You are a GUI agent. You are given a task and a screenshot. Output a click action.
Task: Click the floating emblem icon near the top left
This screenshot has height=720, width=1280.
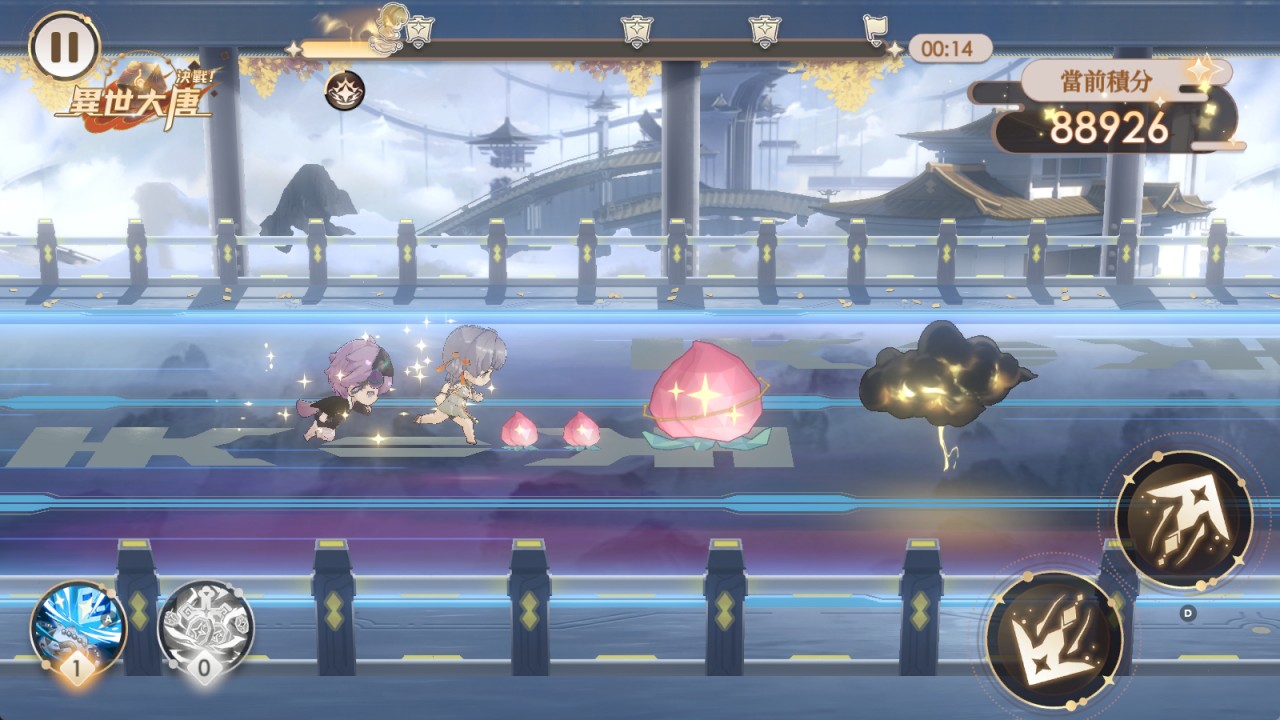[344, 89]
